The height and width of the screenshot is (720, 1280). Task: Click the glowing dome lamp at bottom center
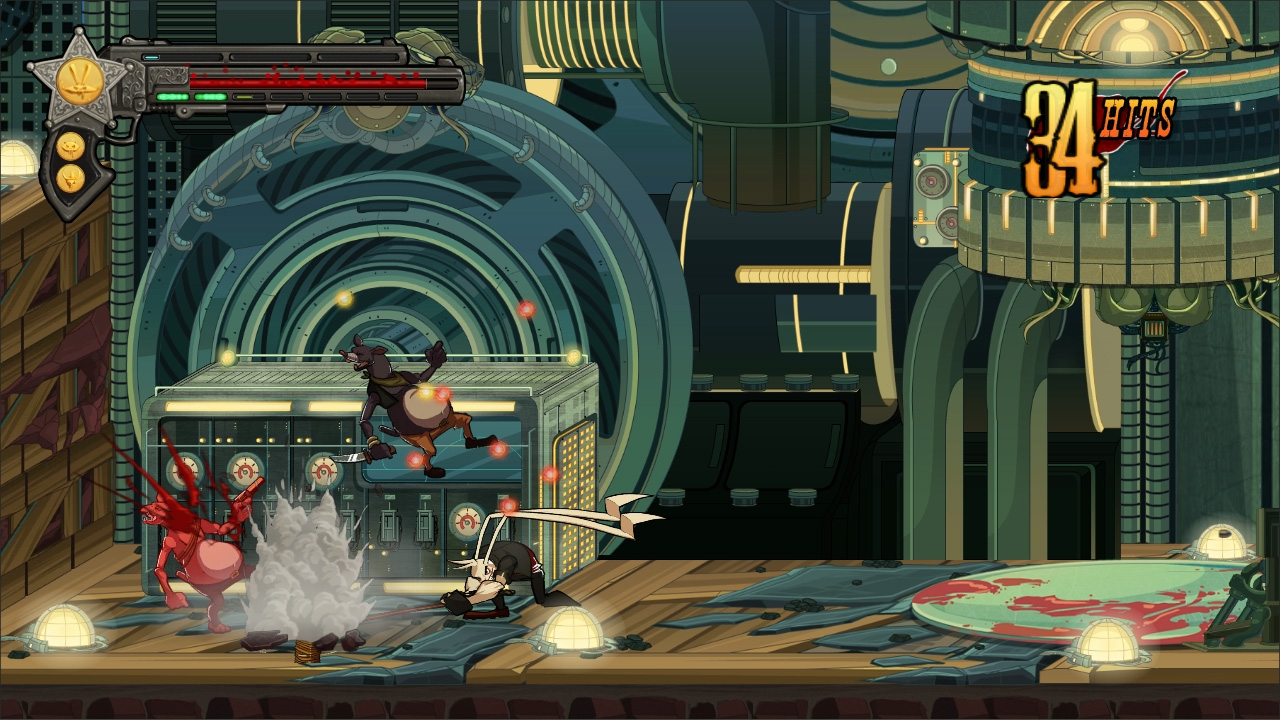(575, 630)
